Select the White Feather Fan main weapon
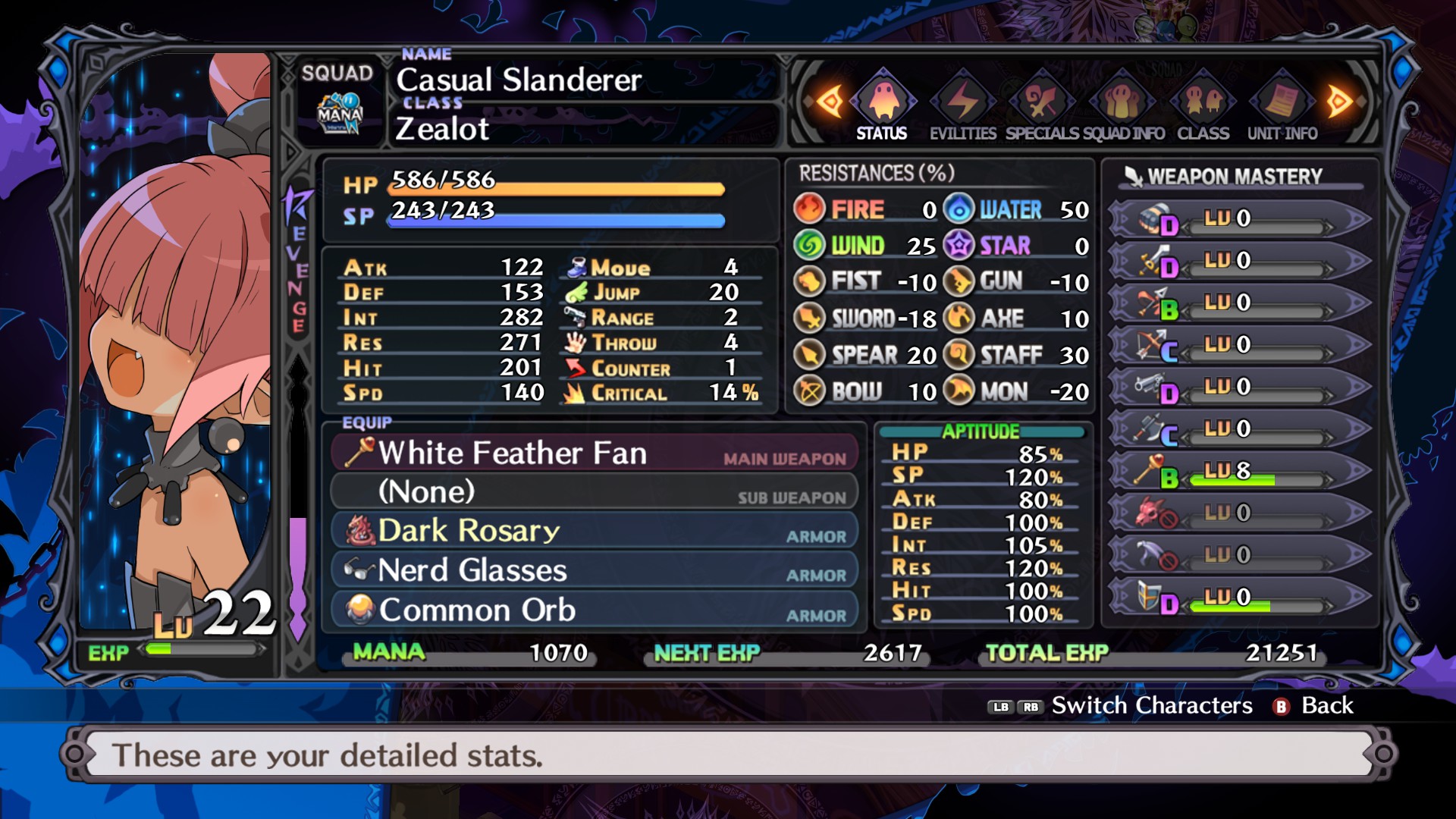 [x=595, y=453]
